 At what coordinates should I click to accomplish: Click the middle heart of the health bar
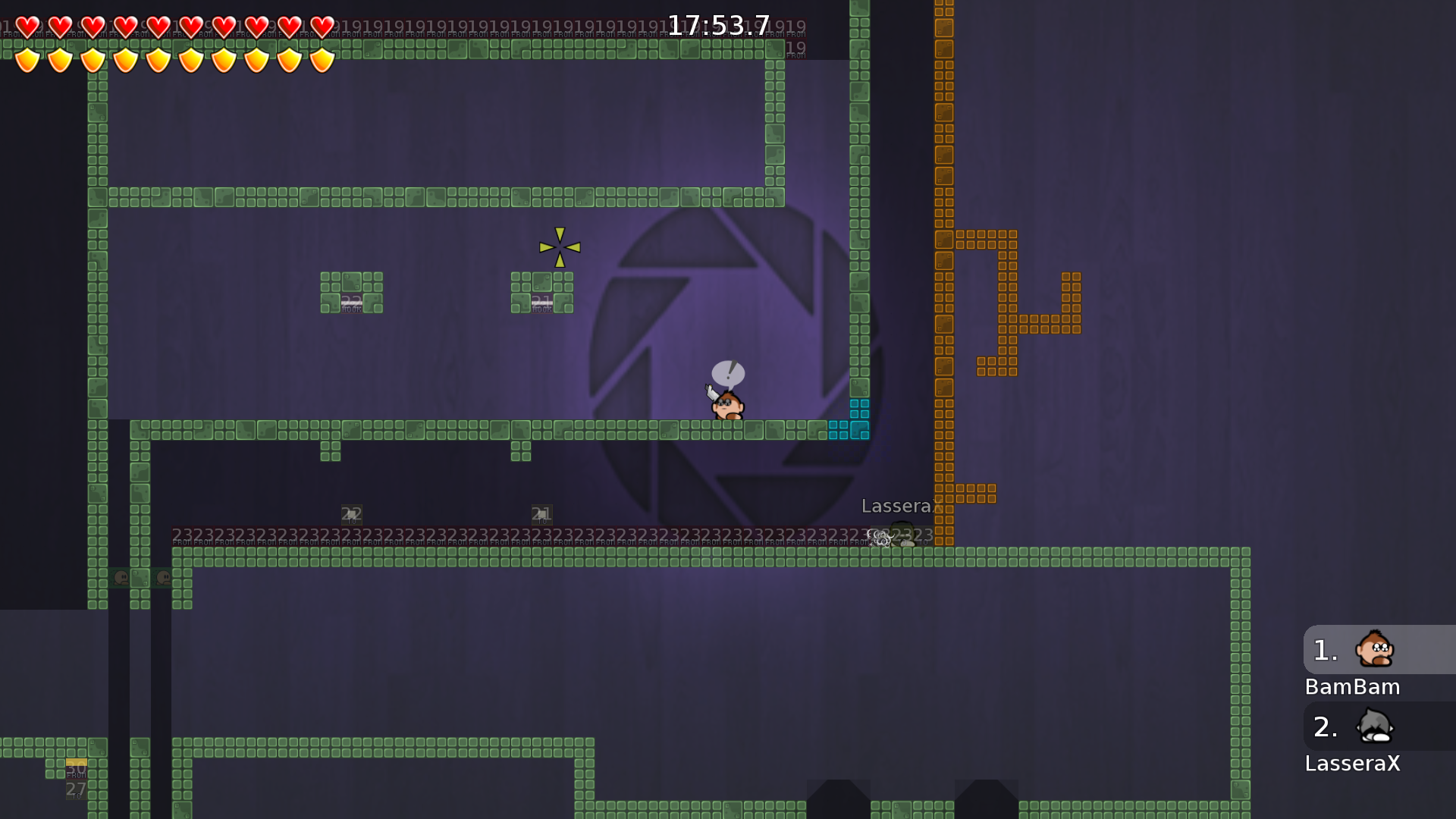click(158, 25)
